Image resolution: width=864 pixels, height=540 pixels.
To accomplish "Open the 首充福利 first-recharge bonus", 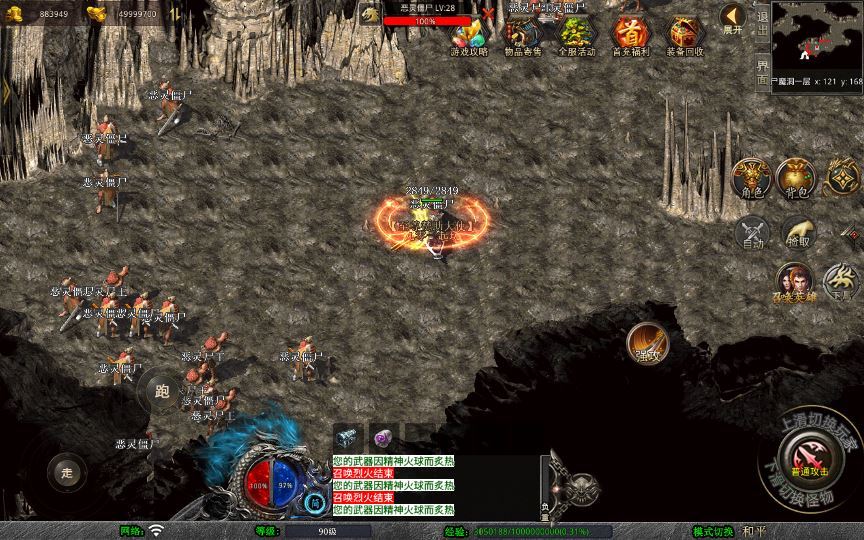I will click(631, 35).
